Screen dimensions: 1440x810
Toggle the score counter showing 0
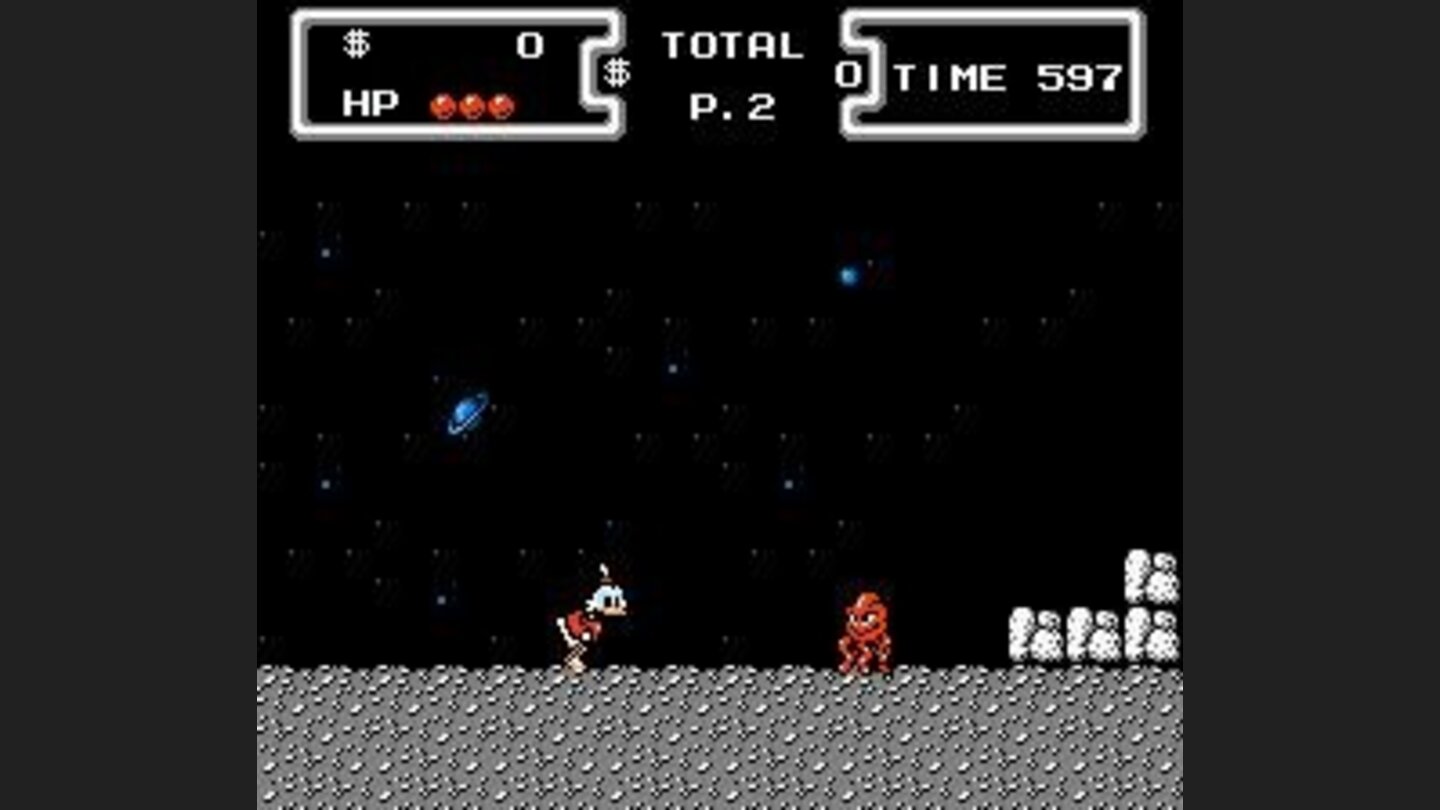[x=529, y=41]
